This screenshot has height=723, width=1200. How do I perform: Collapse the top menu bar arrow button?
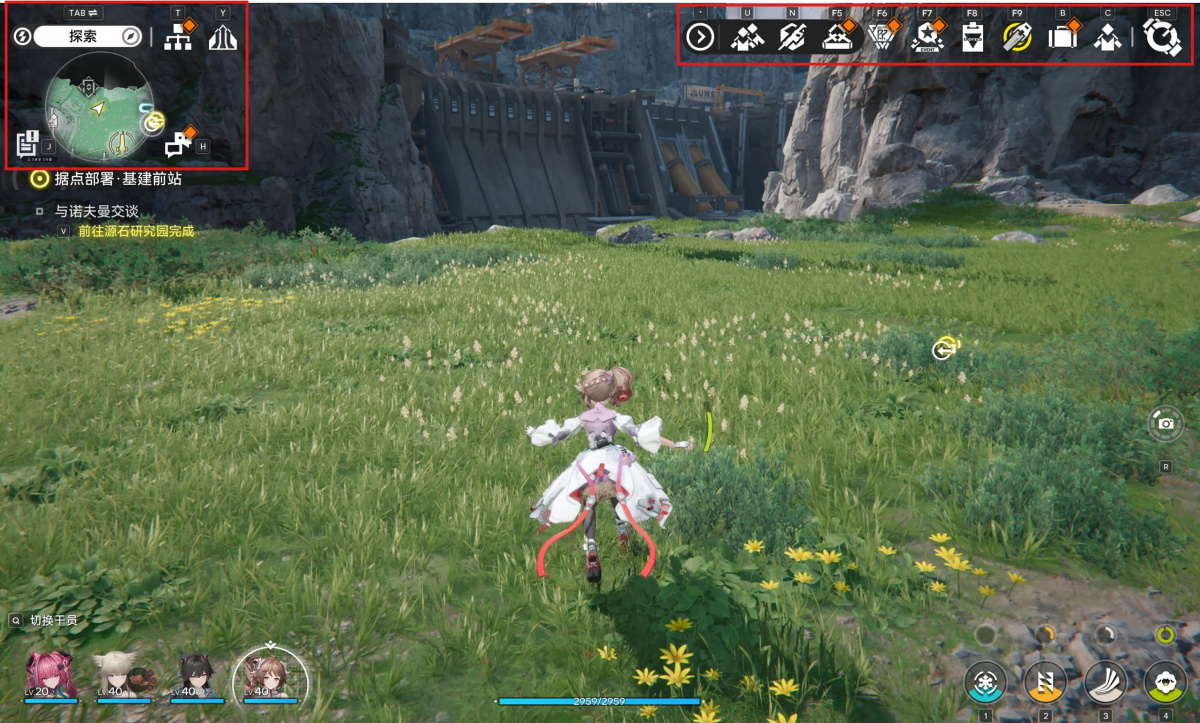(x=700, y=38)
